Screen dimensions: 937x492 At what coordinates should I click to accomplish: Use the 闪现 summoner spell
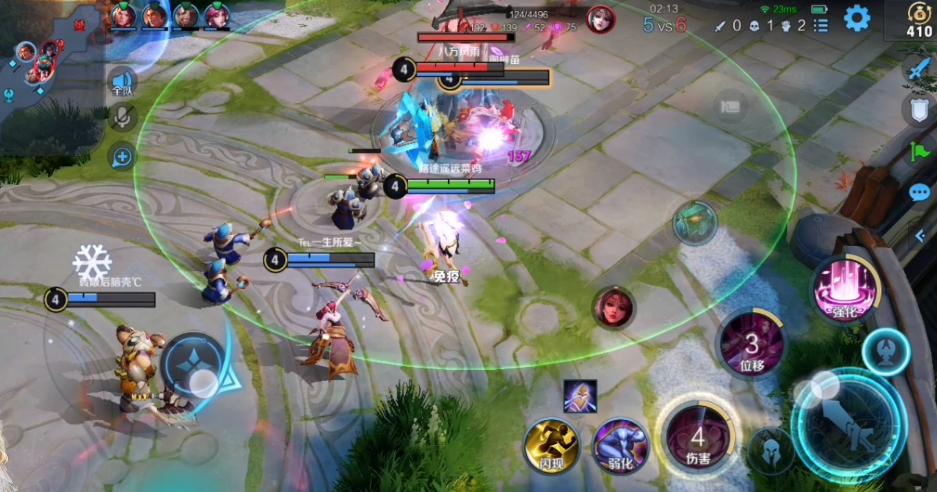point(552,445)
